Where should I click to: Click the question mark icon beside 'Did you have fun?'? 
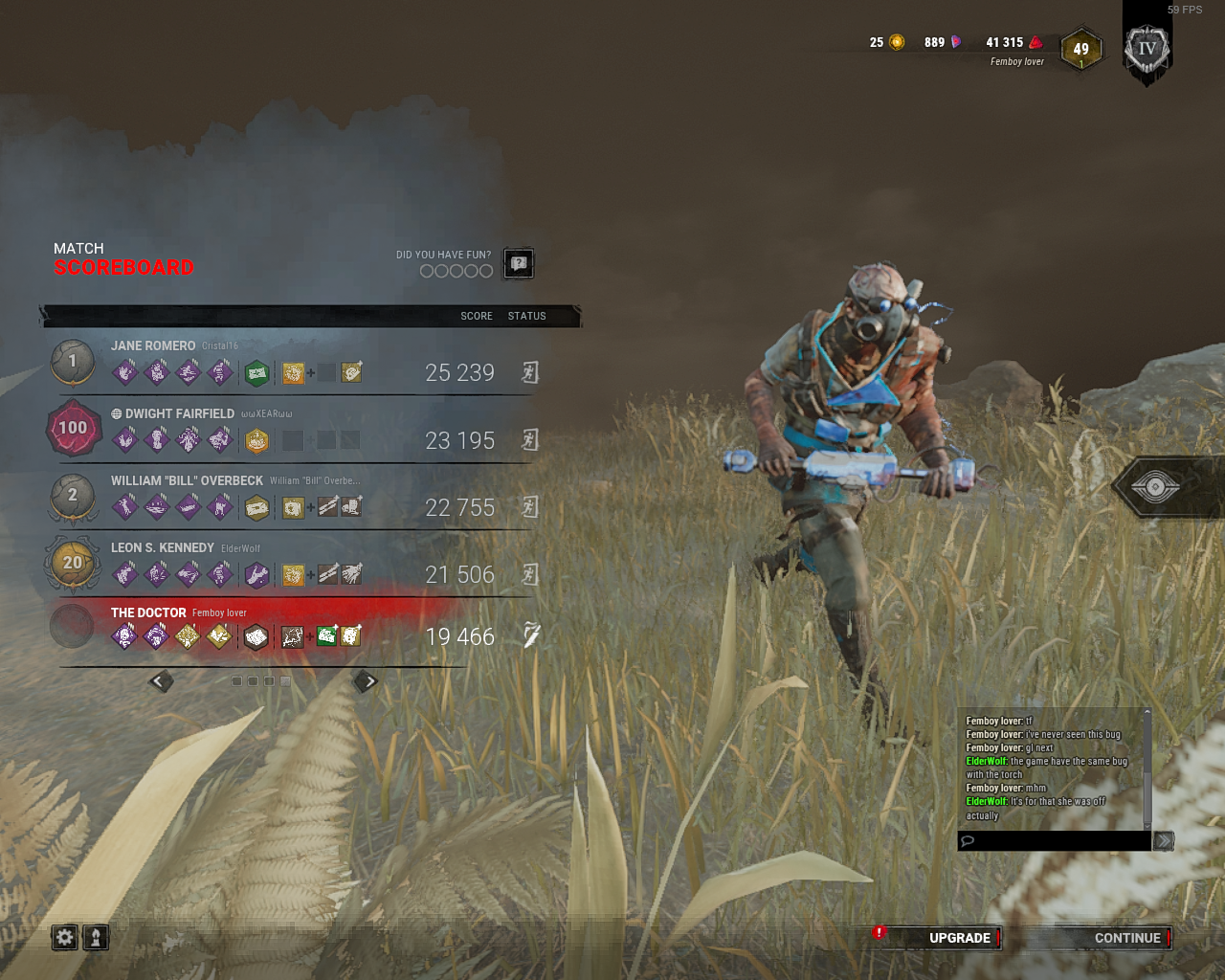pyautogui.click(x=517, y=263)
